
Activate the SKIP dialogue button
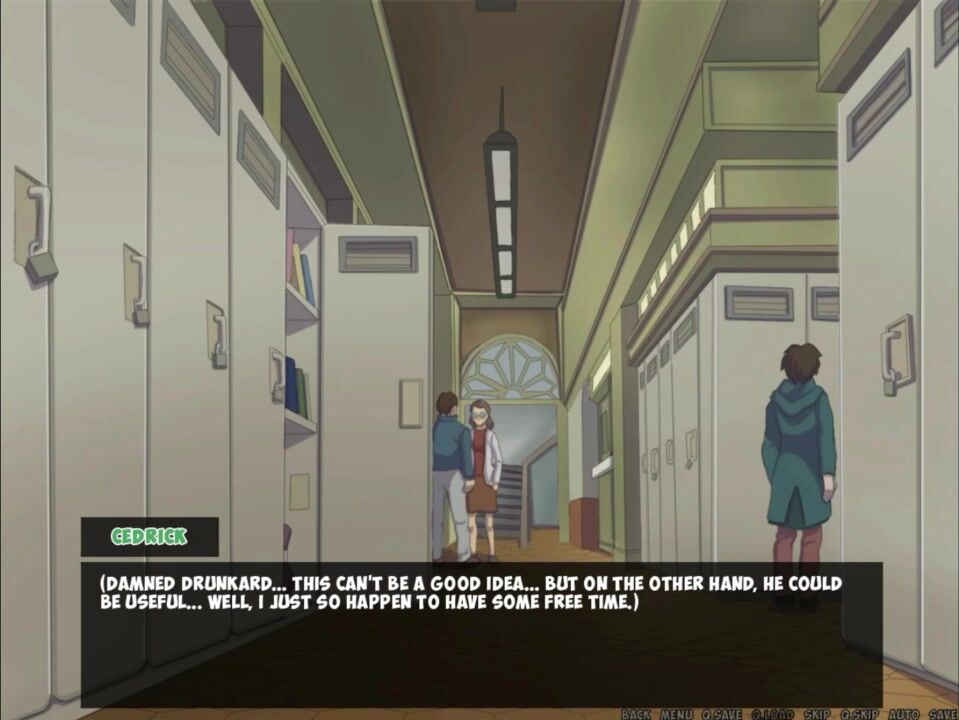point(817,713)
